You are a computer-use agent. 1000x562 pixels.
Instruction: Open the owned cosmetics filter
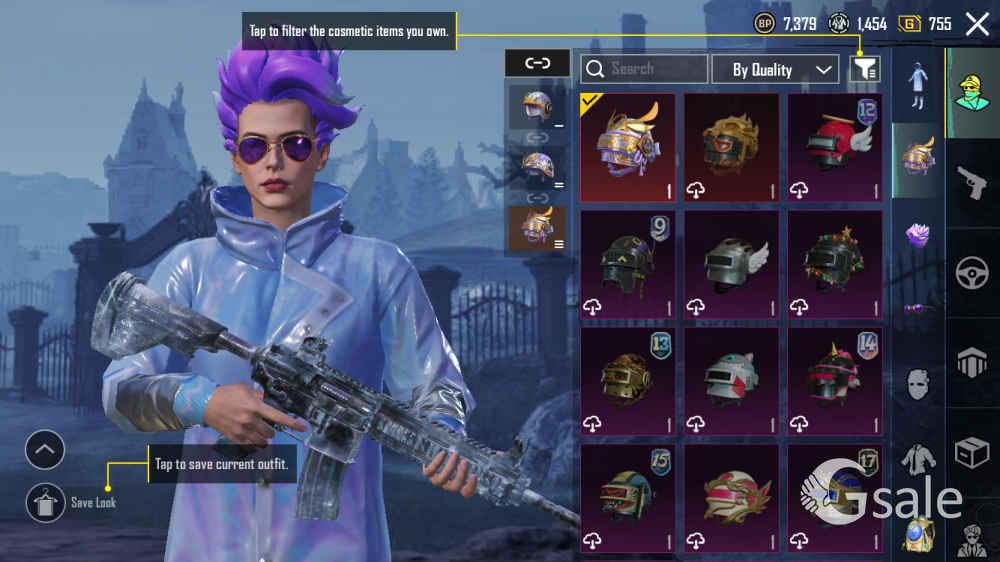click(x=865, y=69)
